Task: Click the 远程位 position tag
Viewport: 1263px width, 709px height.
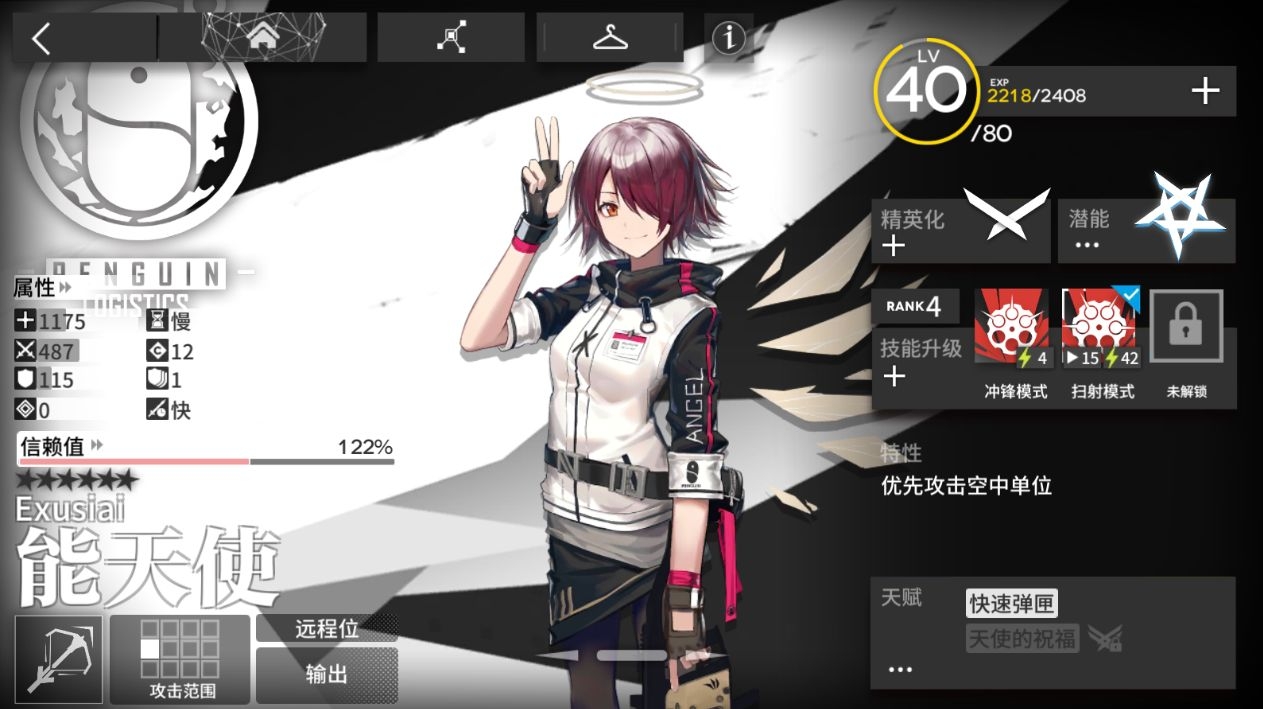Action: click(x=326, y=629)
